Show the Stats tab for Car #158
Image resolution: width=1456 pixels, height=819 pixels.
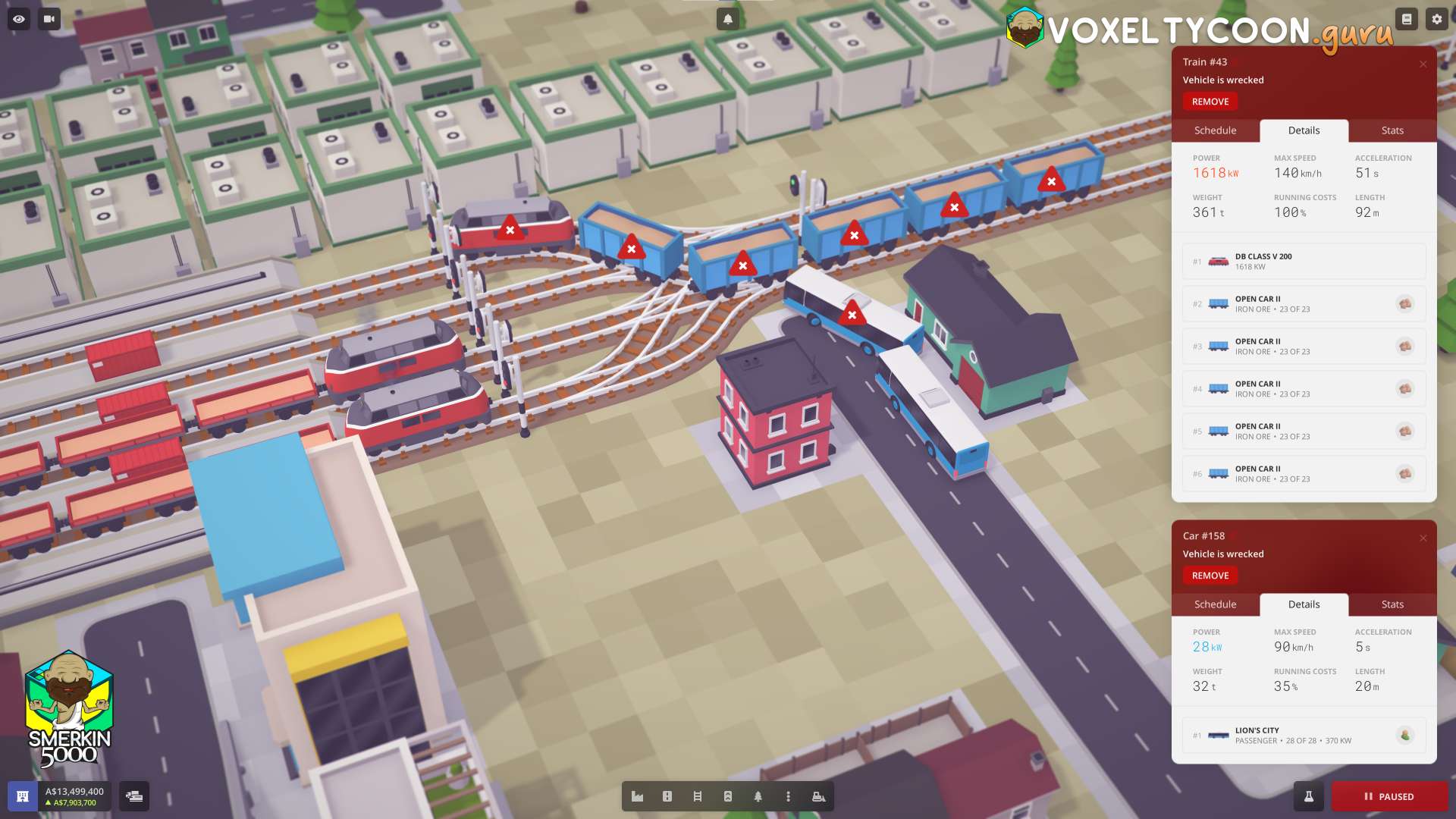point(1392,604)
